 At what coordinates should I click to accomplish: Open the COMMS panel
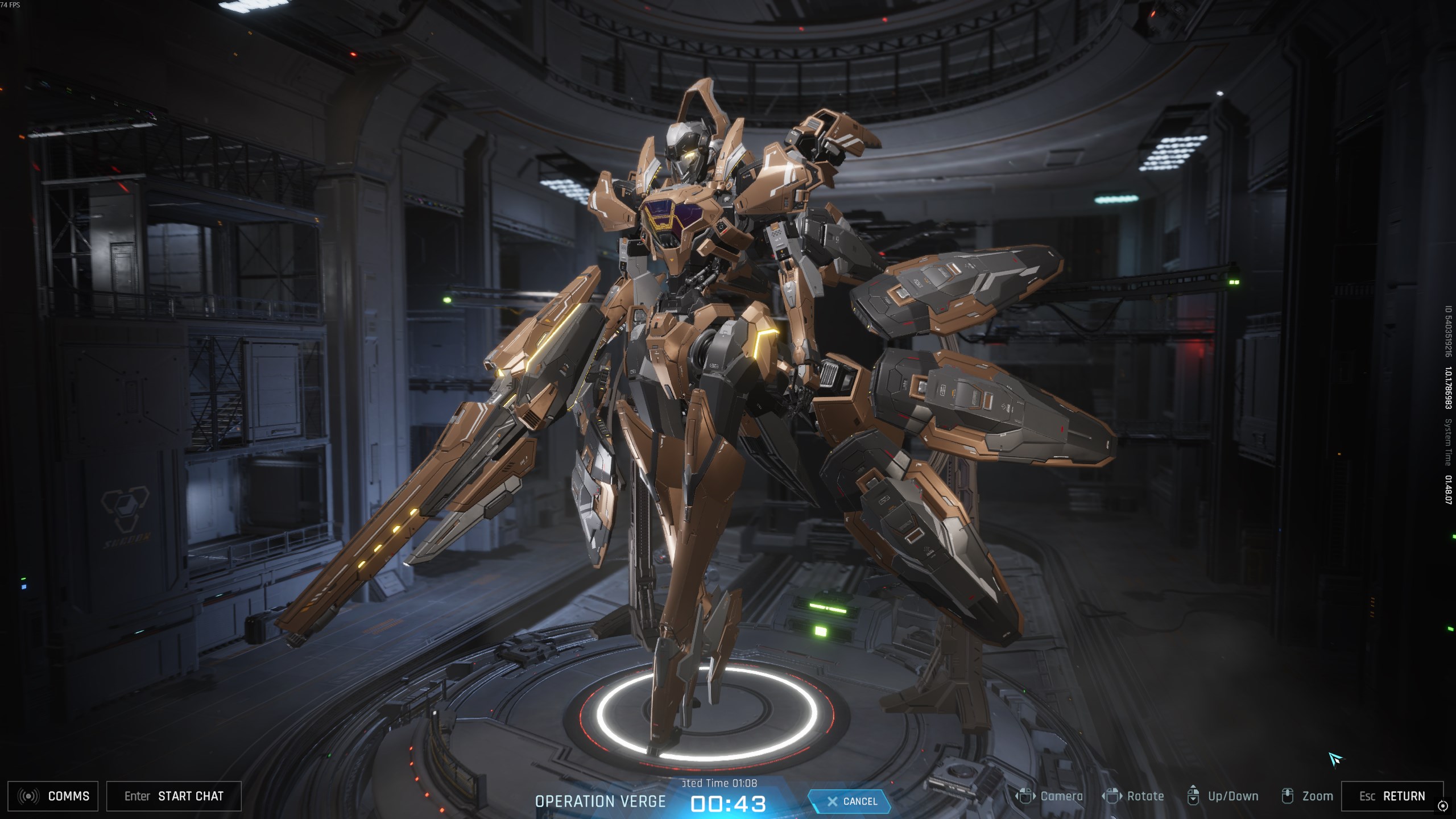[x=53, y=796]
